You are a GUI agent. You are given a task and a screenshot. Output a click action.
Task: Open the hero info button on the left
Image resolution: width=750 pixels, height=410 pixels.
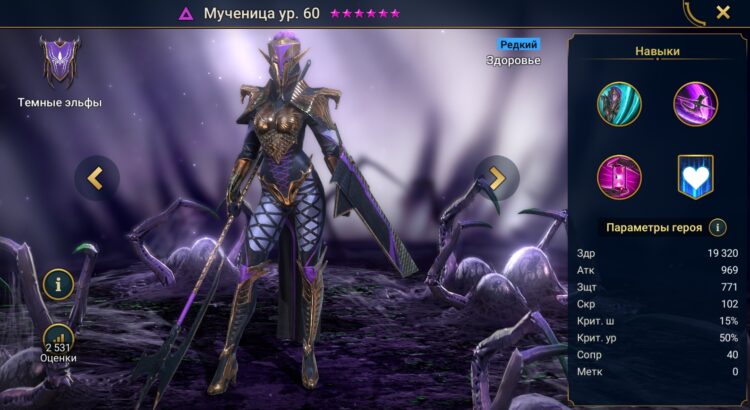[58, 285]
